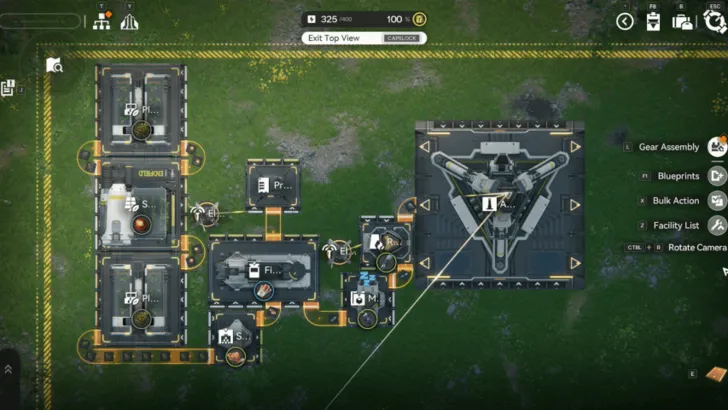The image size is (728, 410).
Task: Open the tech tree hierarchy icon
Action: (101, 22)
